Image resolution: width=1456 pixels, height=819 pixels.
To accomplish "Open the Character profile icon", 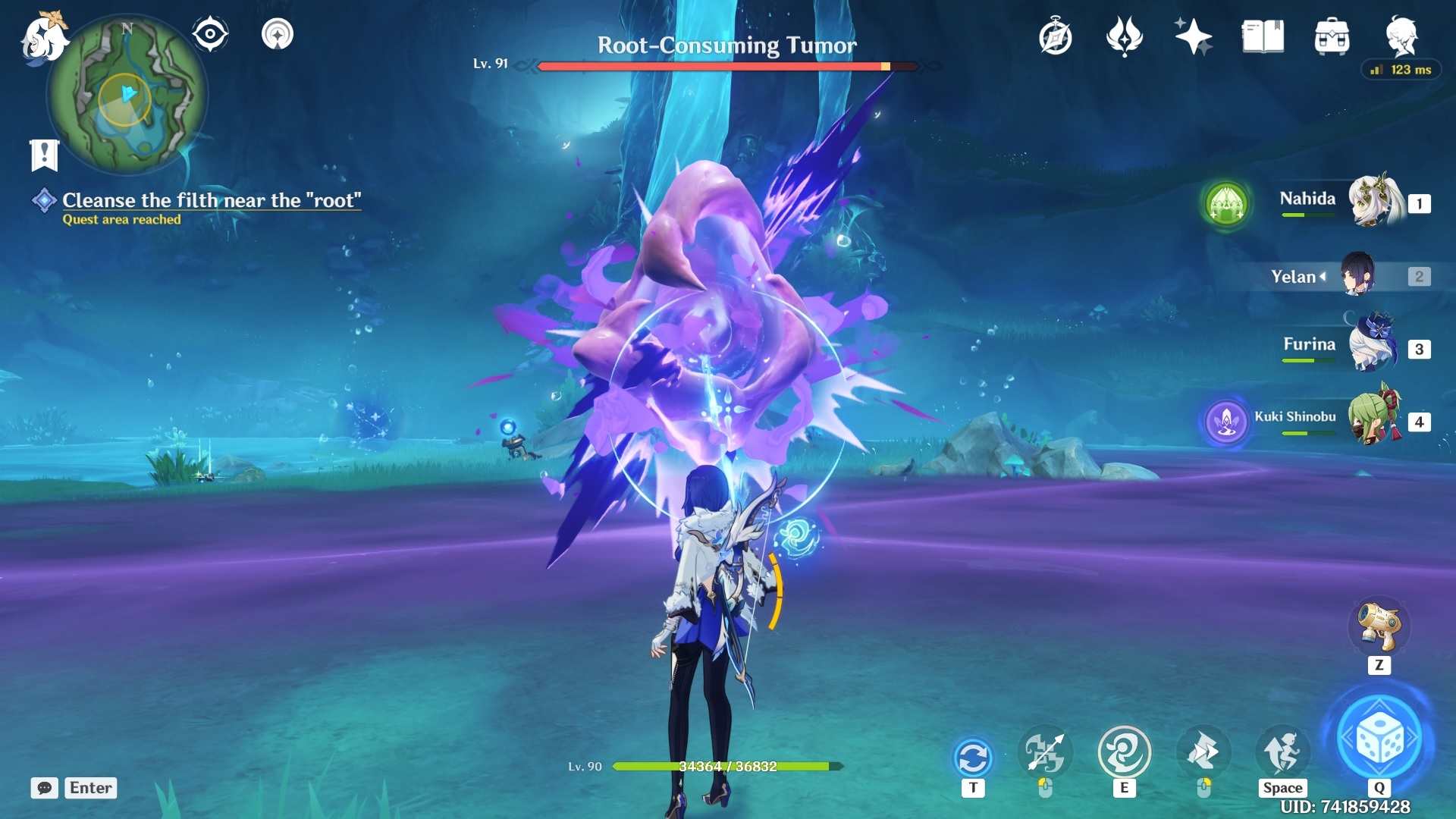I will coord(1403,36).
